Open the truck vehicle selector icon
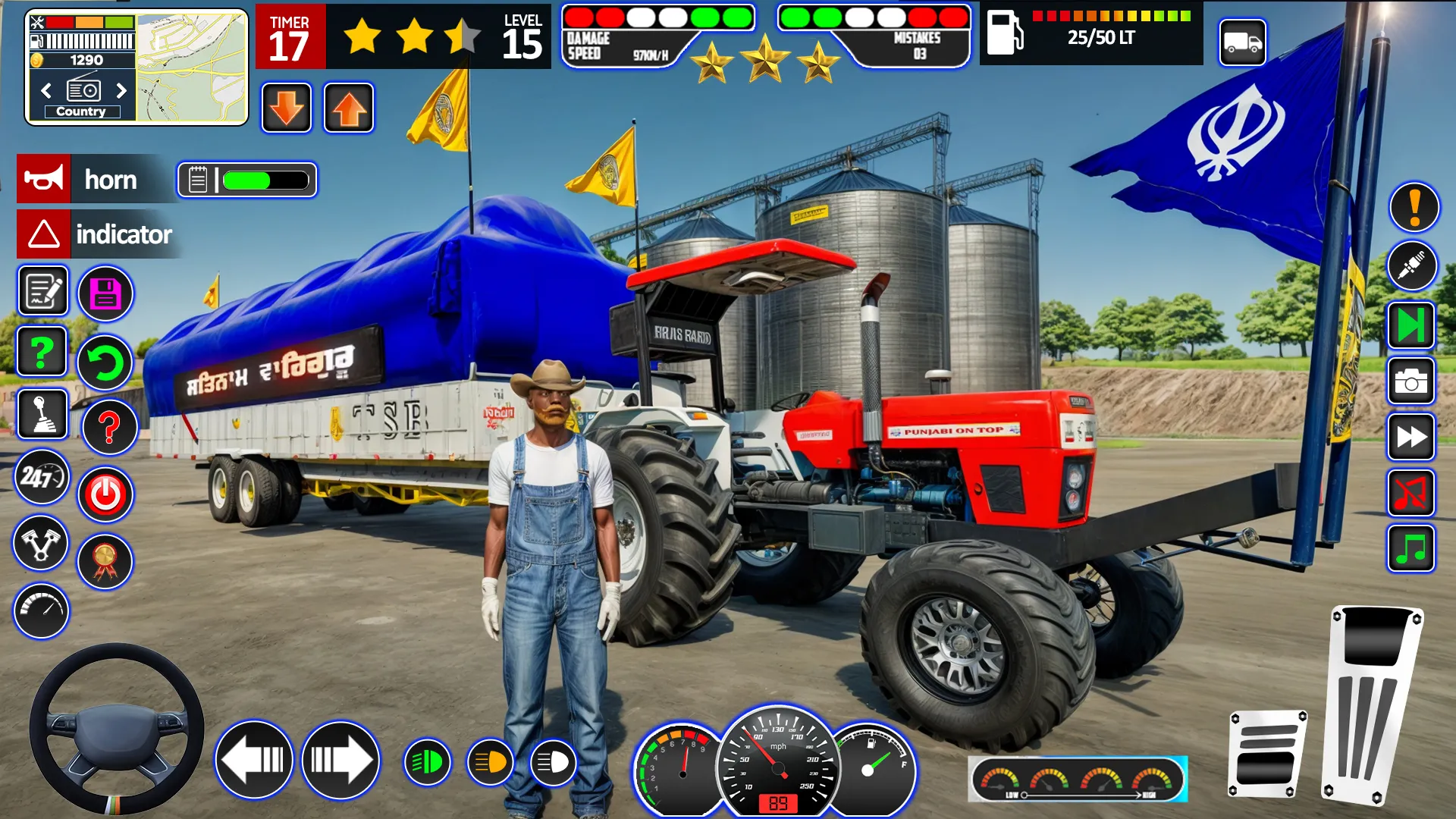This screenshot has height=819, width=1456. [1242, 42]
